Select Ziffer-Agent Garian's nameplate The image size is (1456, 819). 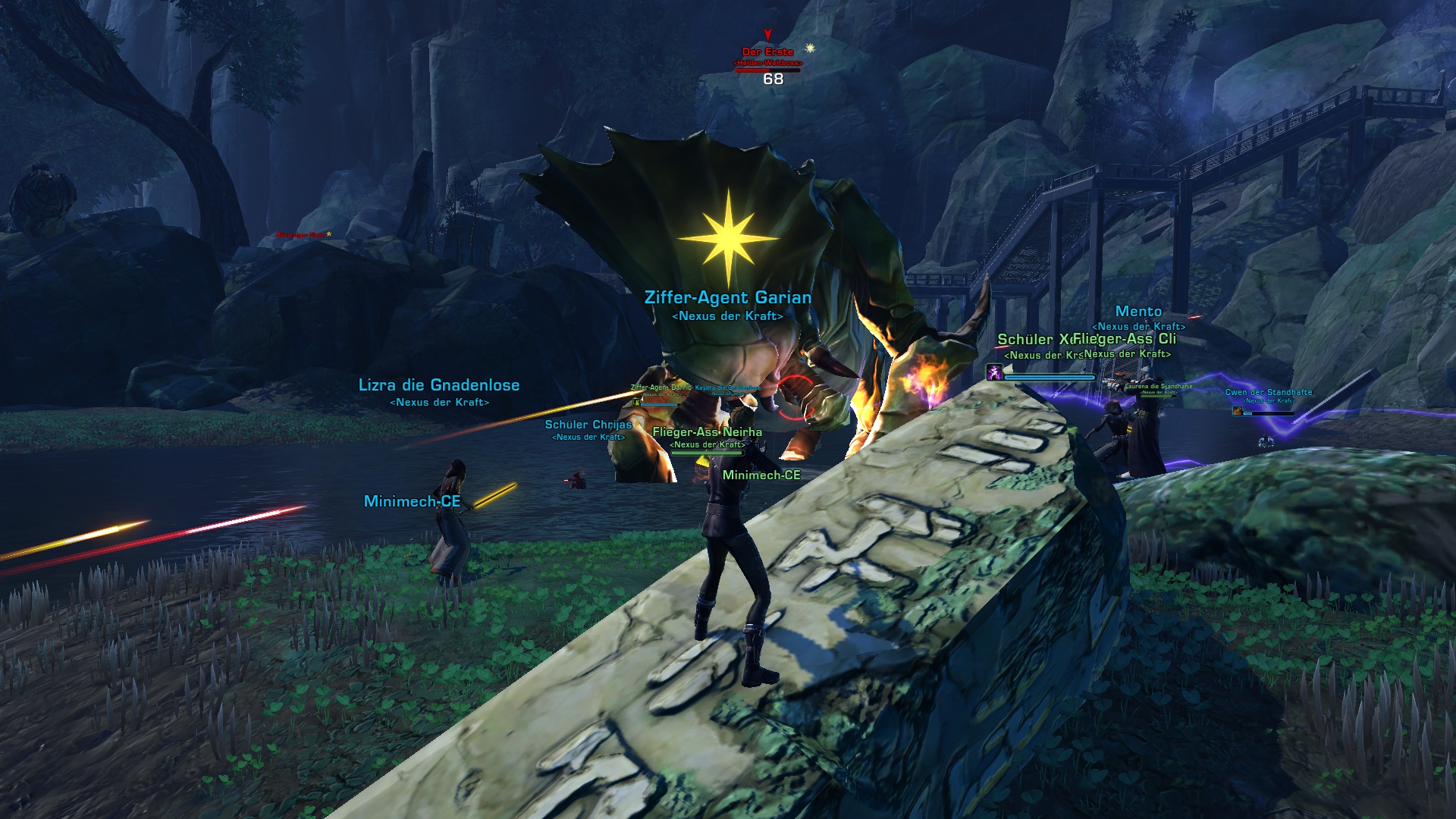[727, 298]
